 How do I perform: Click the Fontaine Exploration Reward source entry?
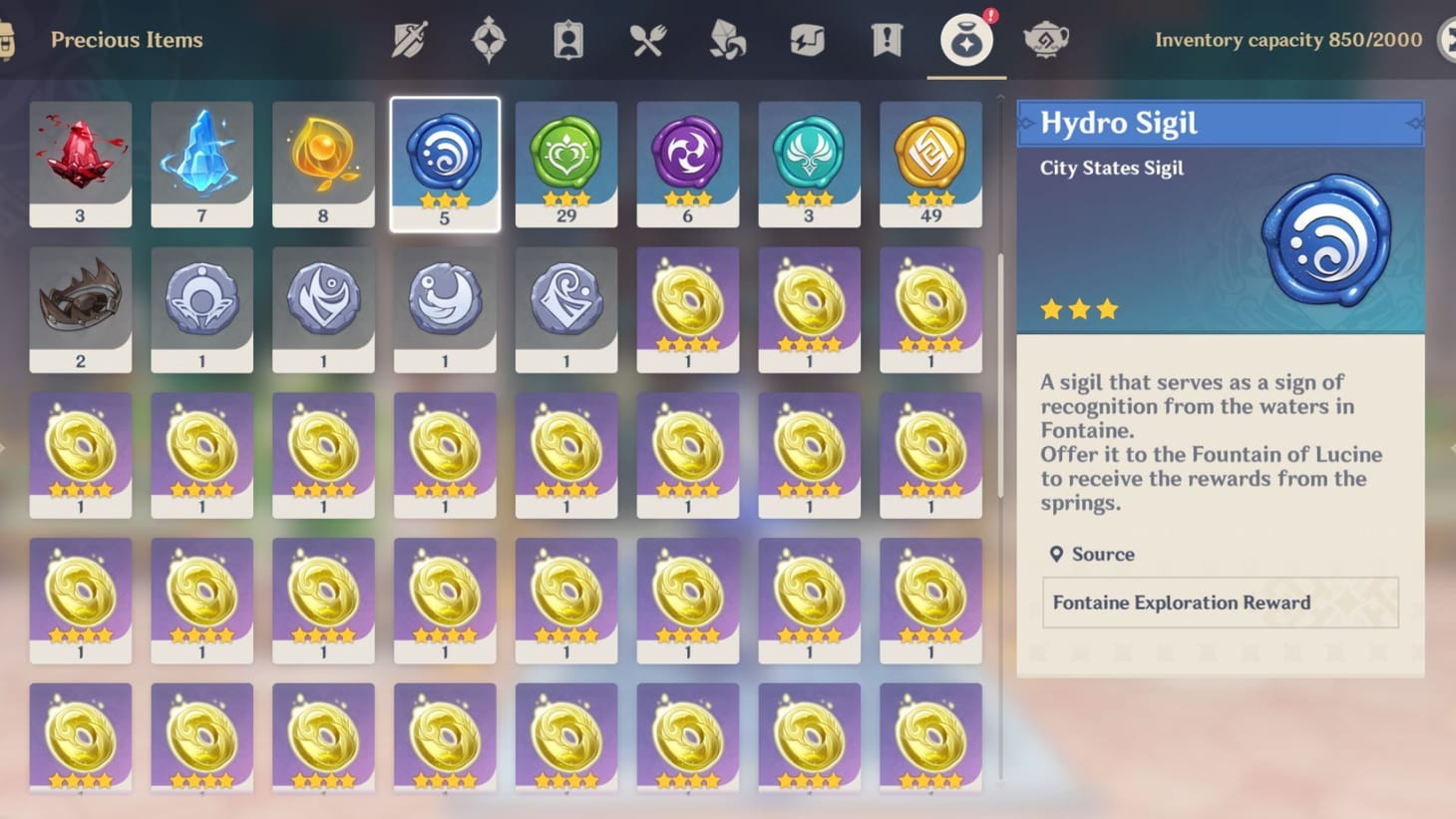(x=1220, y=603)
